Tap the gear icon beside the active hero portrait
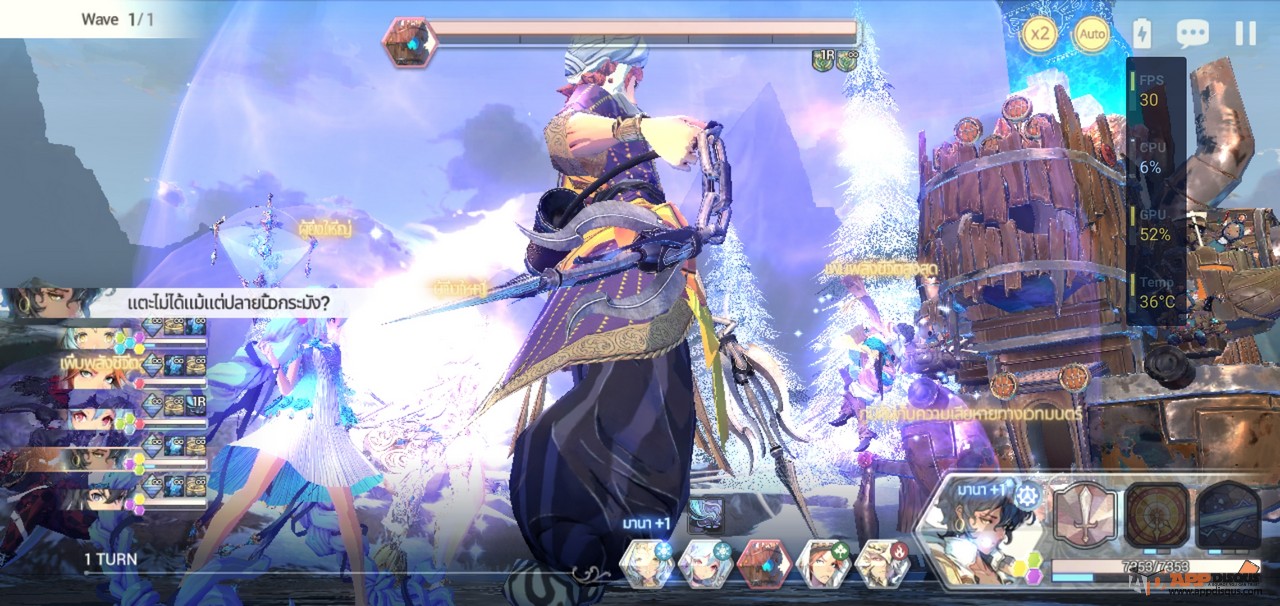This screenshot has width=1280, height=606. 1028,494
